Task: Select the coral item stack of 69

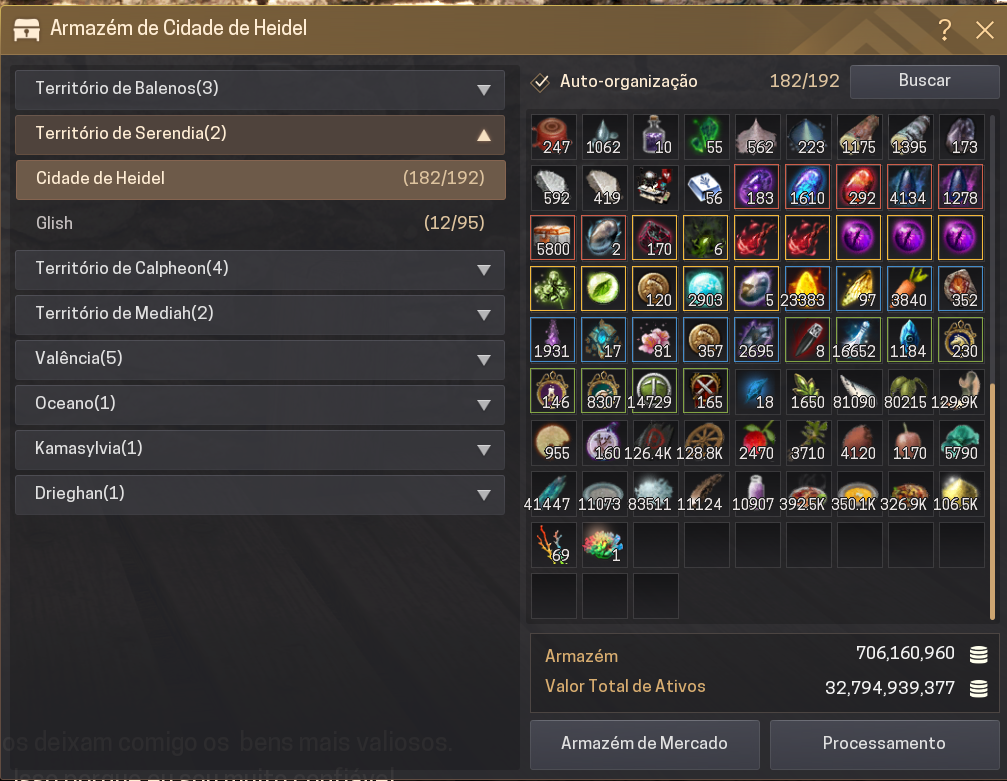Action: click(x=554, y=543)
